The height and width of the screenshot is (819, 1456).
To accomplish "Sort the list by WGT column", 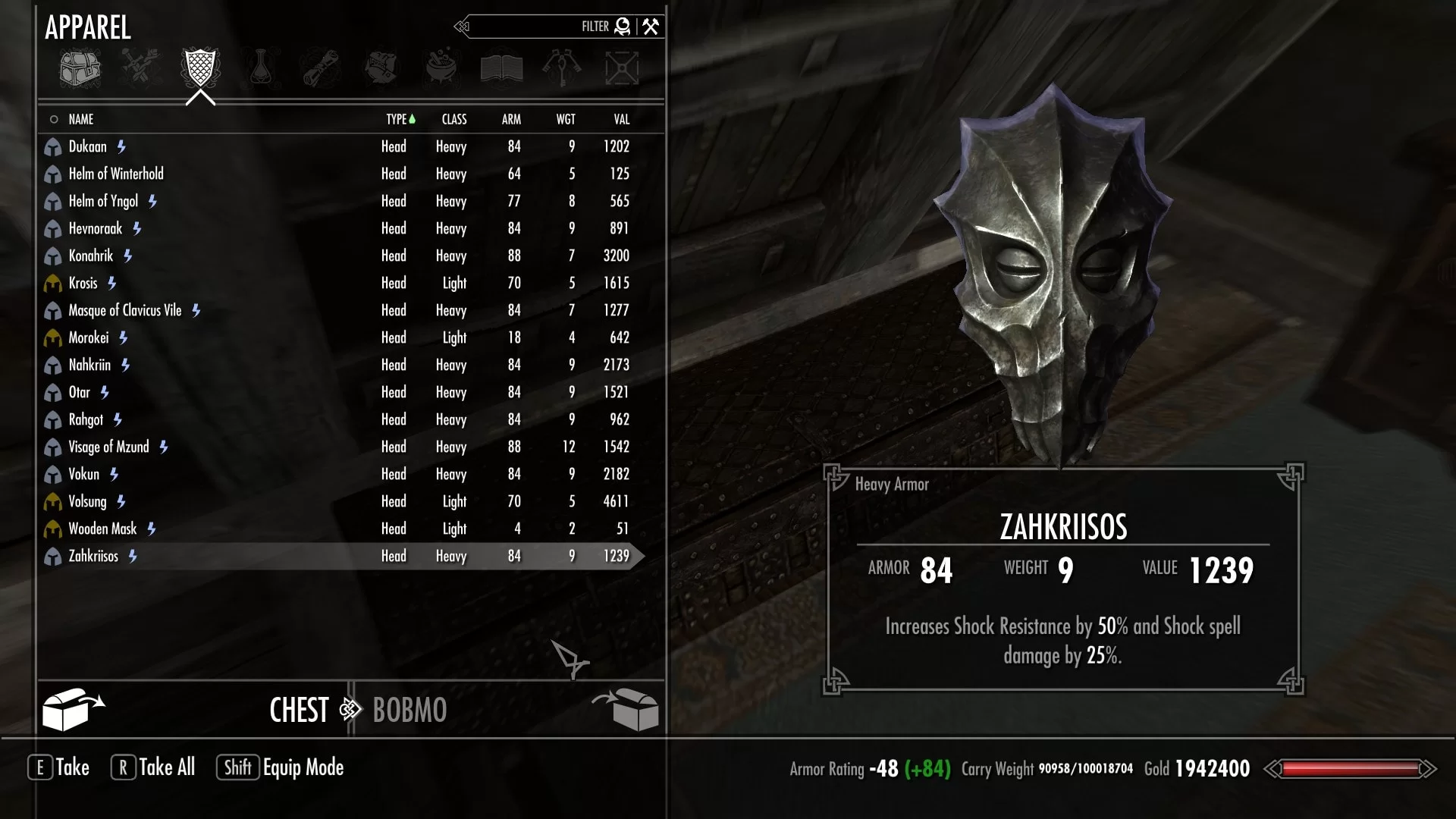I will tap(565, 119).
